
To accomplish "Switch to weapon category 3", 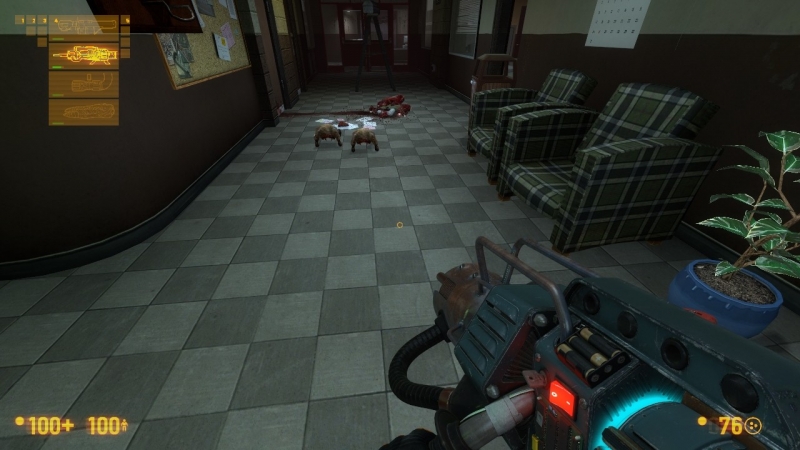I will tap(42, 19).
